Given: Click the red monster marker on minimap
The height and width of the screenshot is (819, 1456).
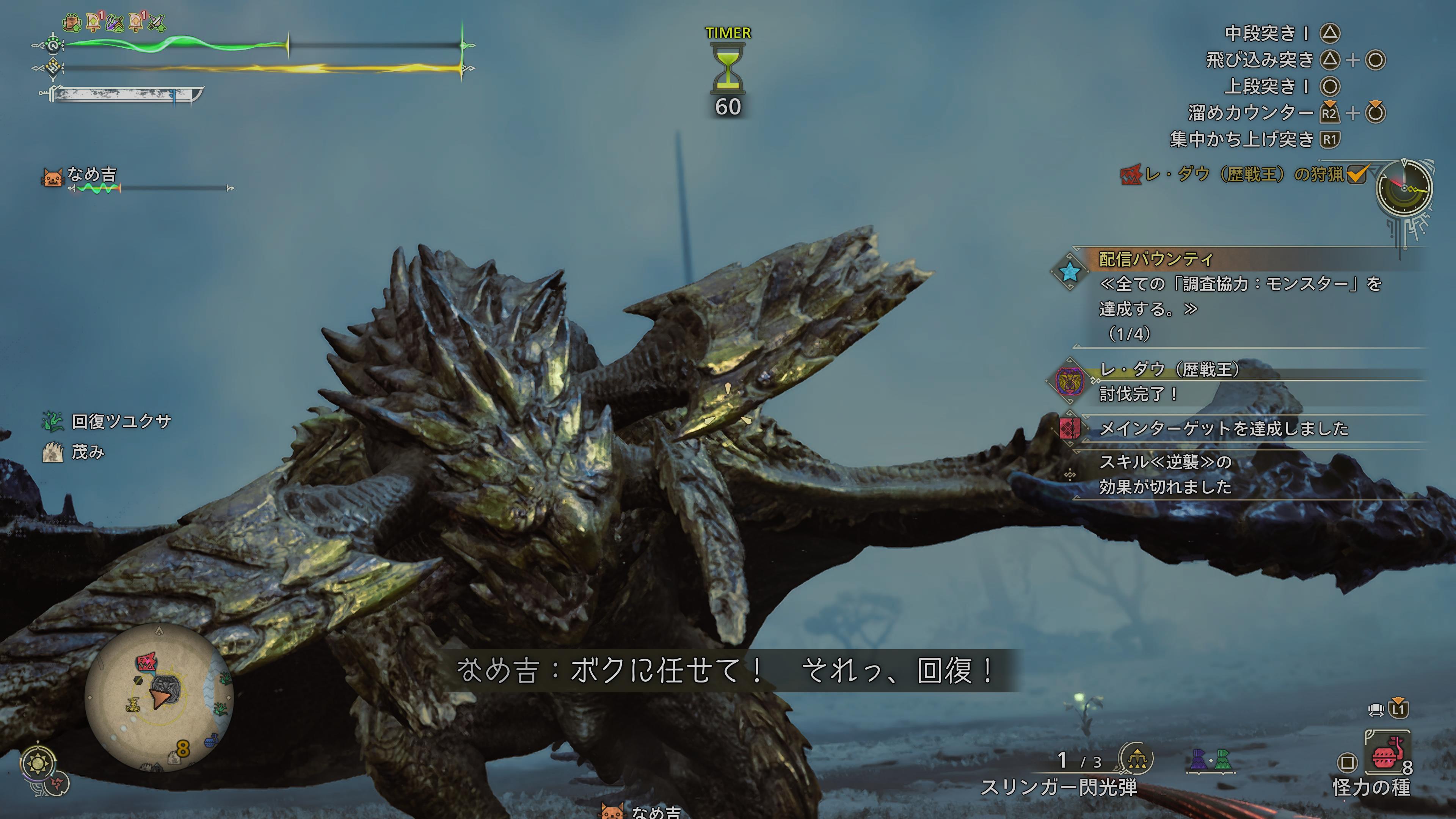Looking at the screenshot, I should (146, 662).
